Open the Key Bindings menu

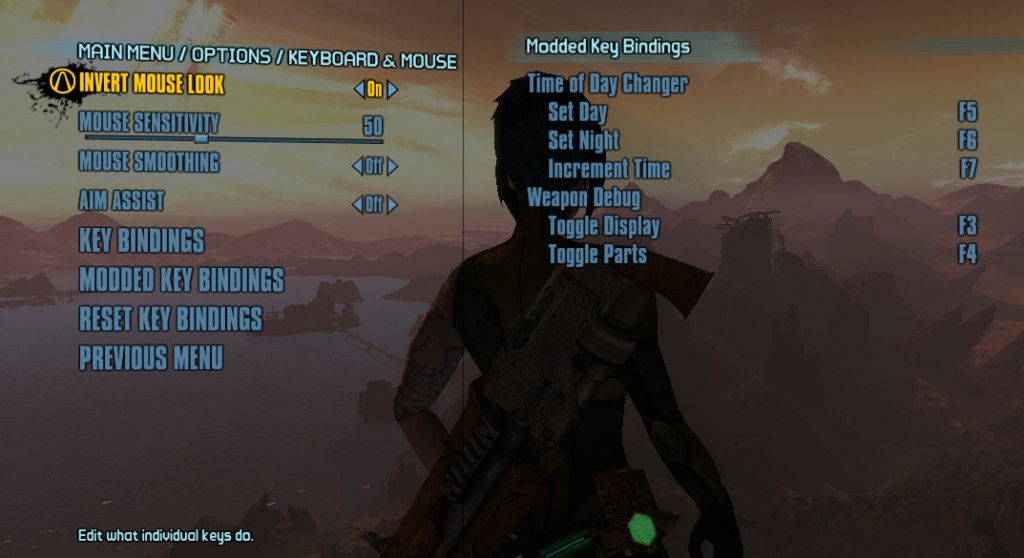(141, 241)
